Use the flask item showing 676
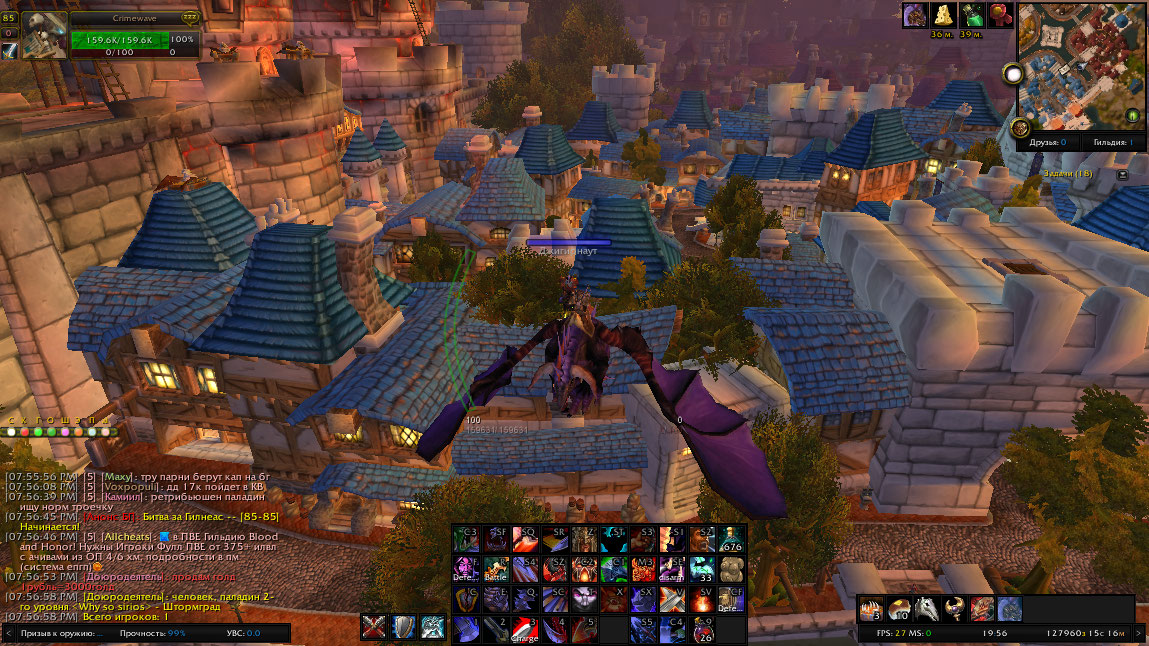This screenshot has width=1149, height=646. click(x=731, y=540)
